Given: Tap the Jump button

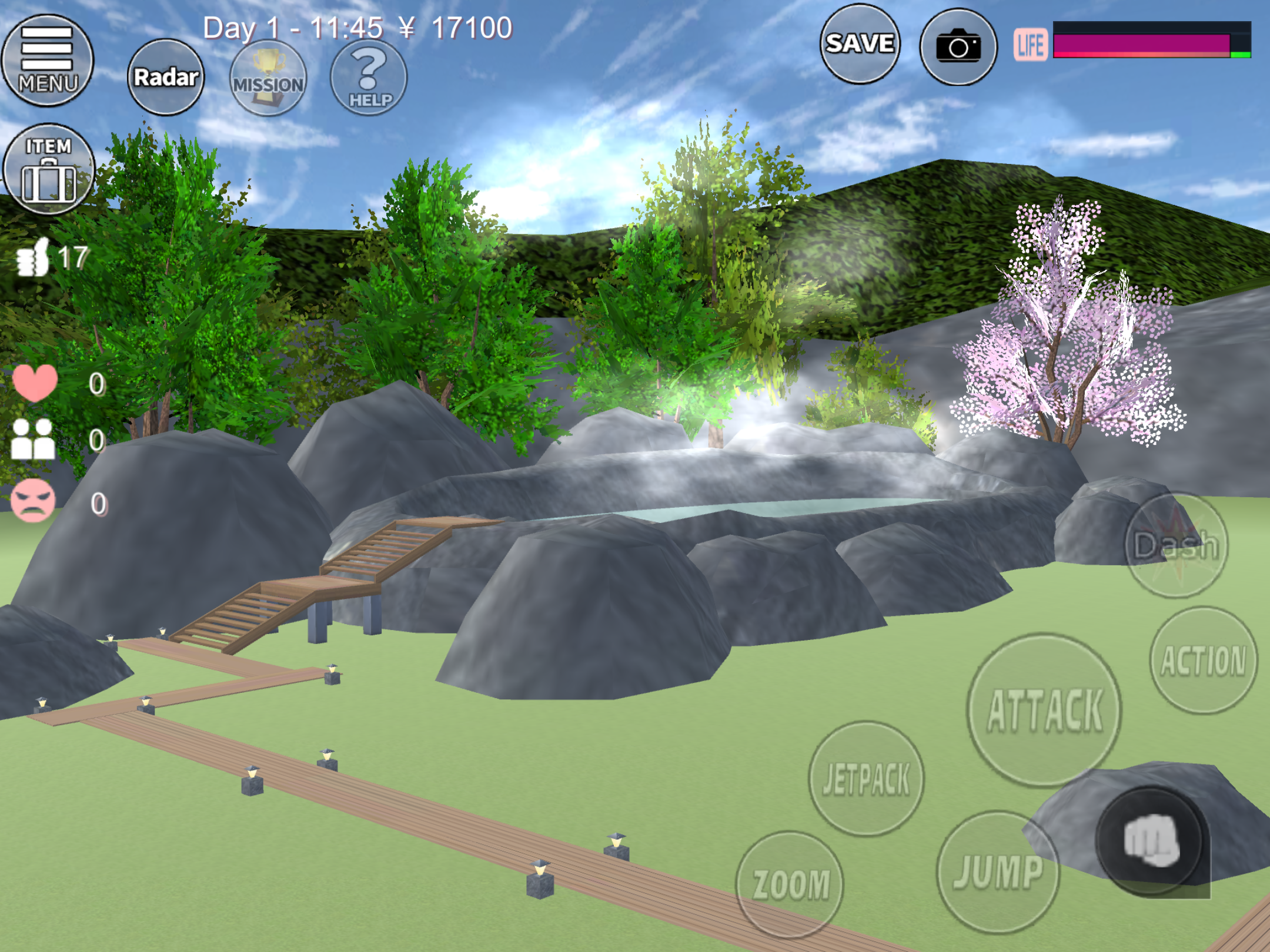Looking at the screenshot, I should (x=997, y=872).
